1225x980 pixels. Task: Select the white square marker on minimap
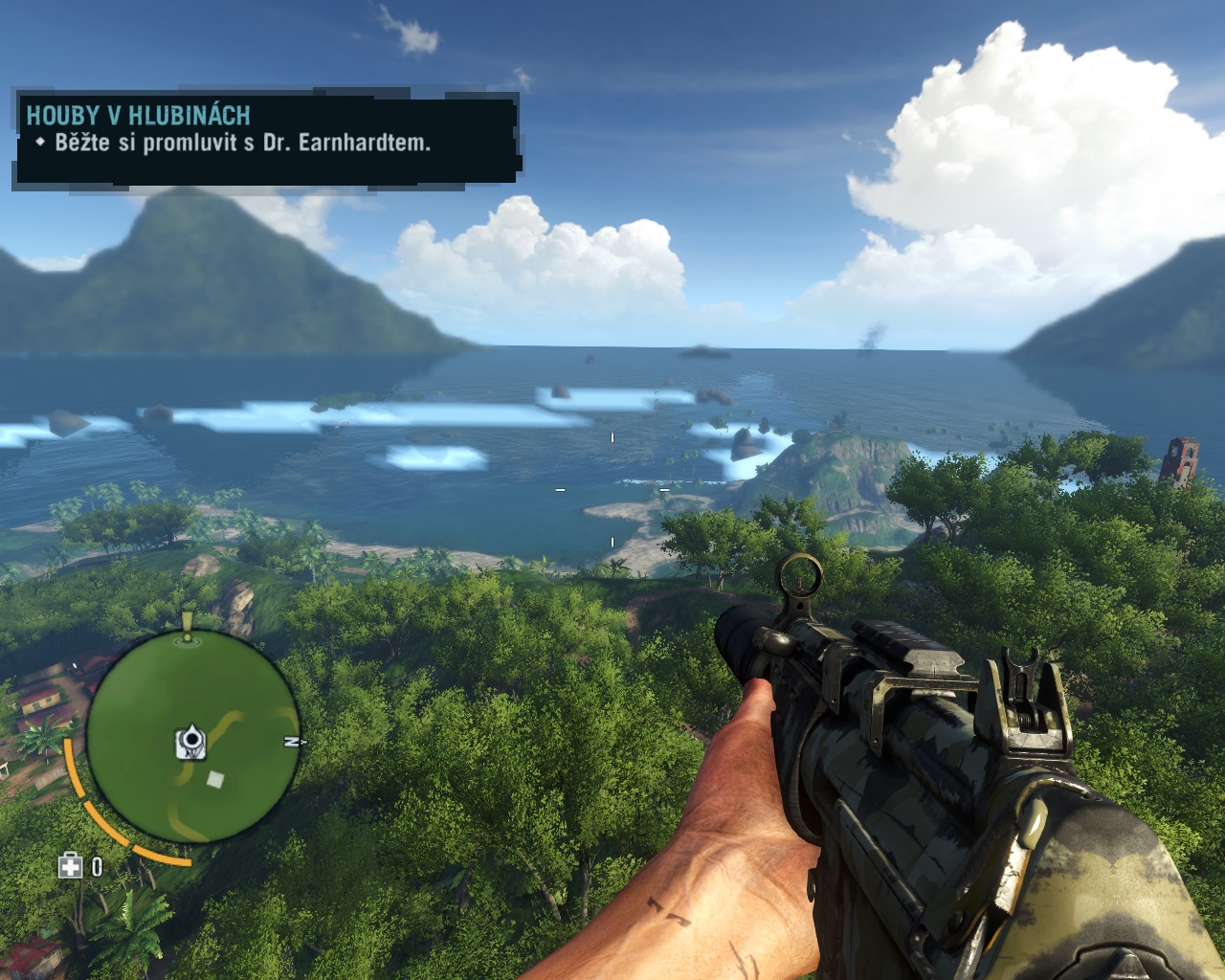coord(216,779)
